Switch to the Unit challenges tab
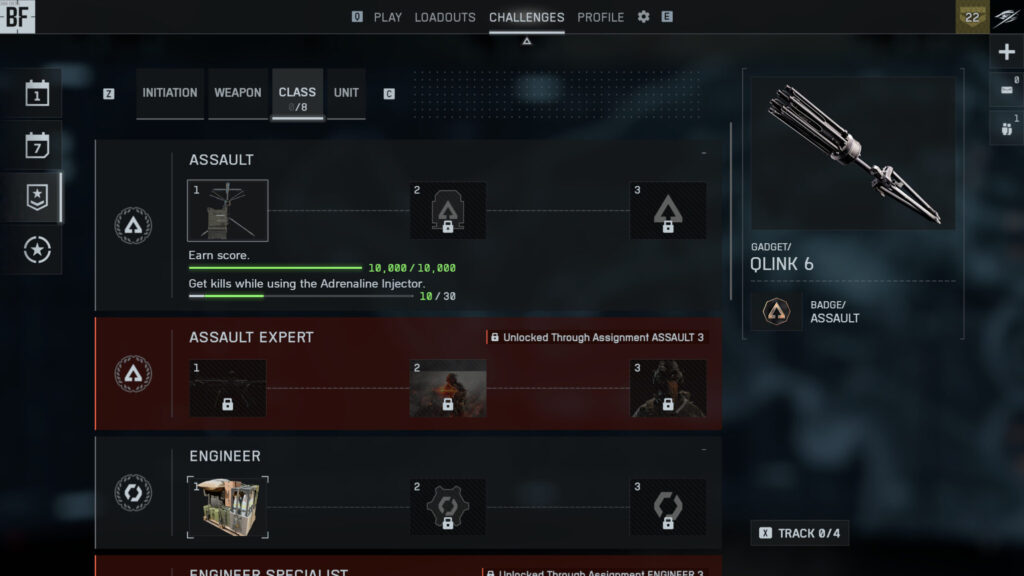1024x576 pixels. (x=346, y=93)
